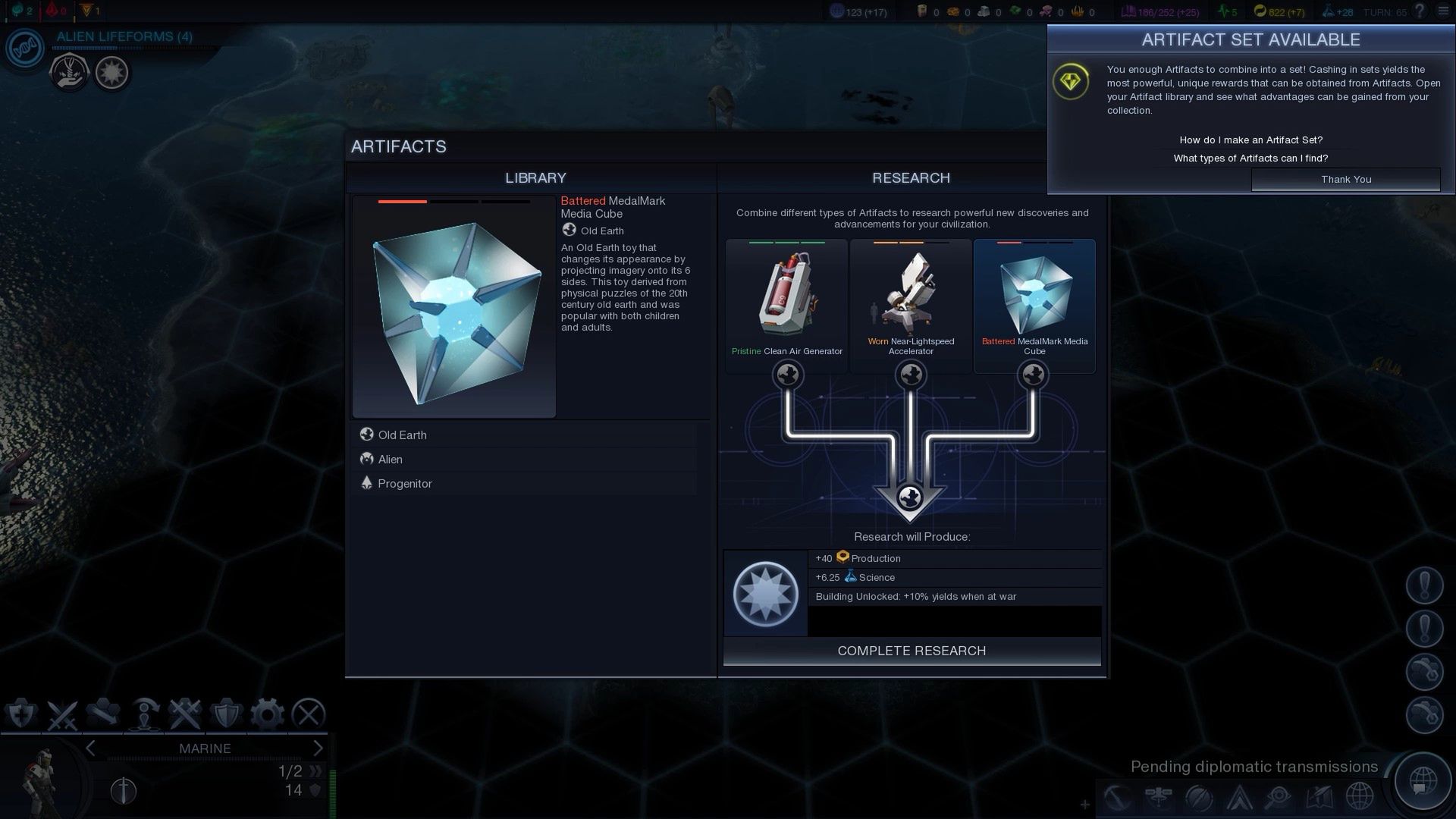This screenshot has height=819, width=1456.
Task: Click the Alien Lifeforms quest tracker
Action: pyautogui.click(x=124, y=36)
